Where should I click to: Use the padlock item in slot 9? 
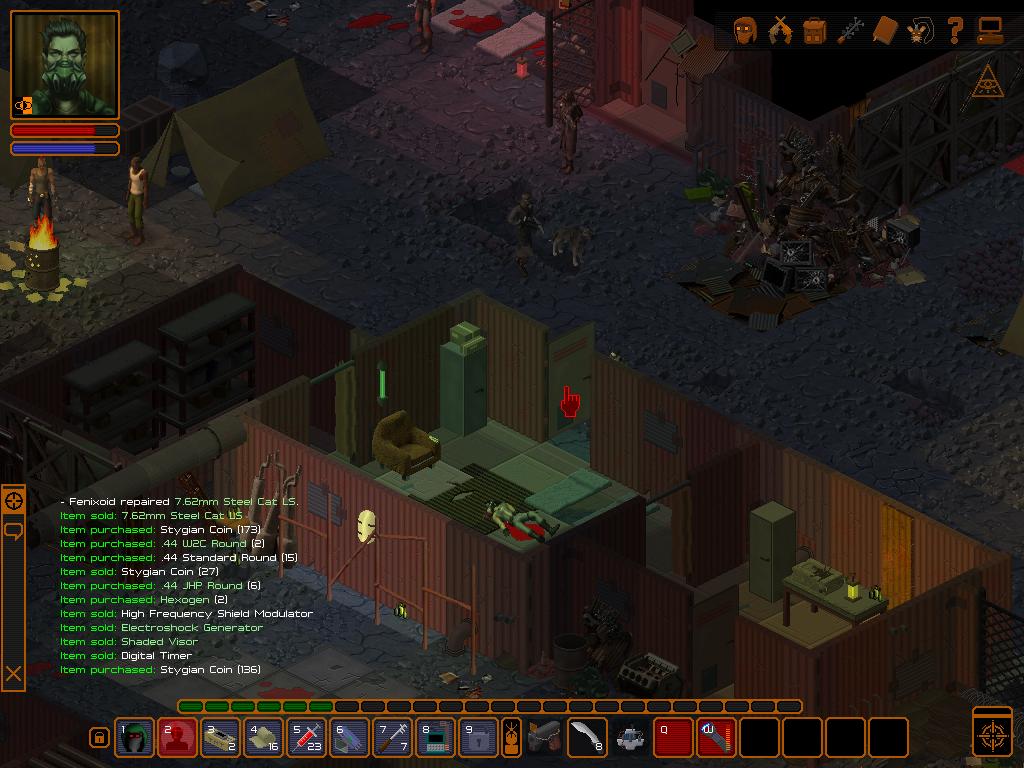click(x=479, y=738)
